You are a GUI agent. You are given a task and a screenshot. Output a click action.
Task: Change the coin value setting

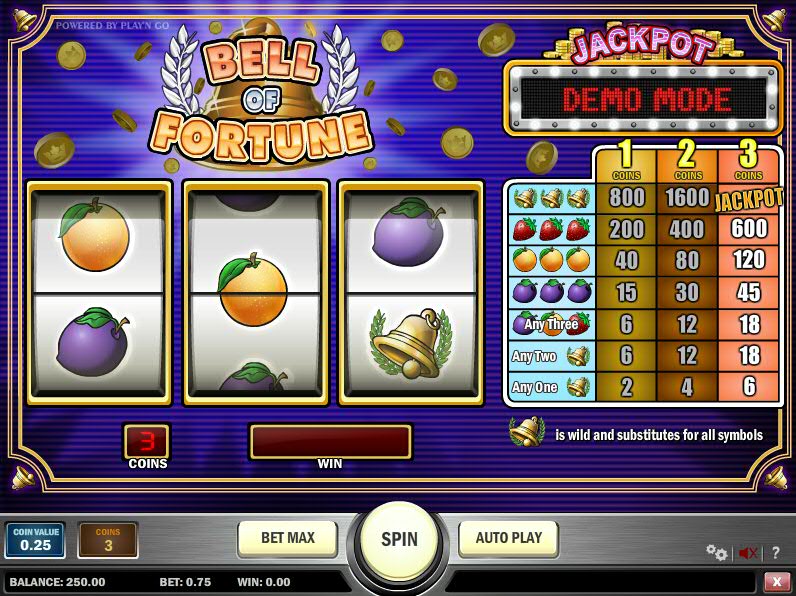click(x=35, y=540)
